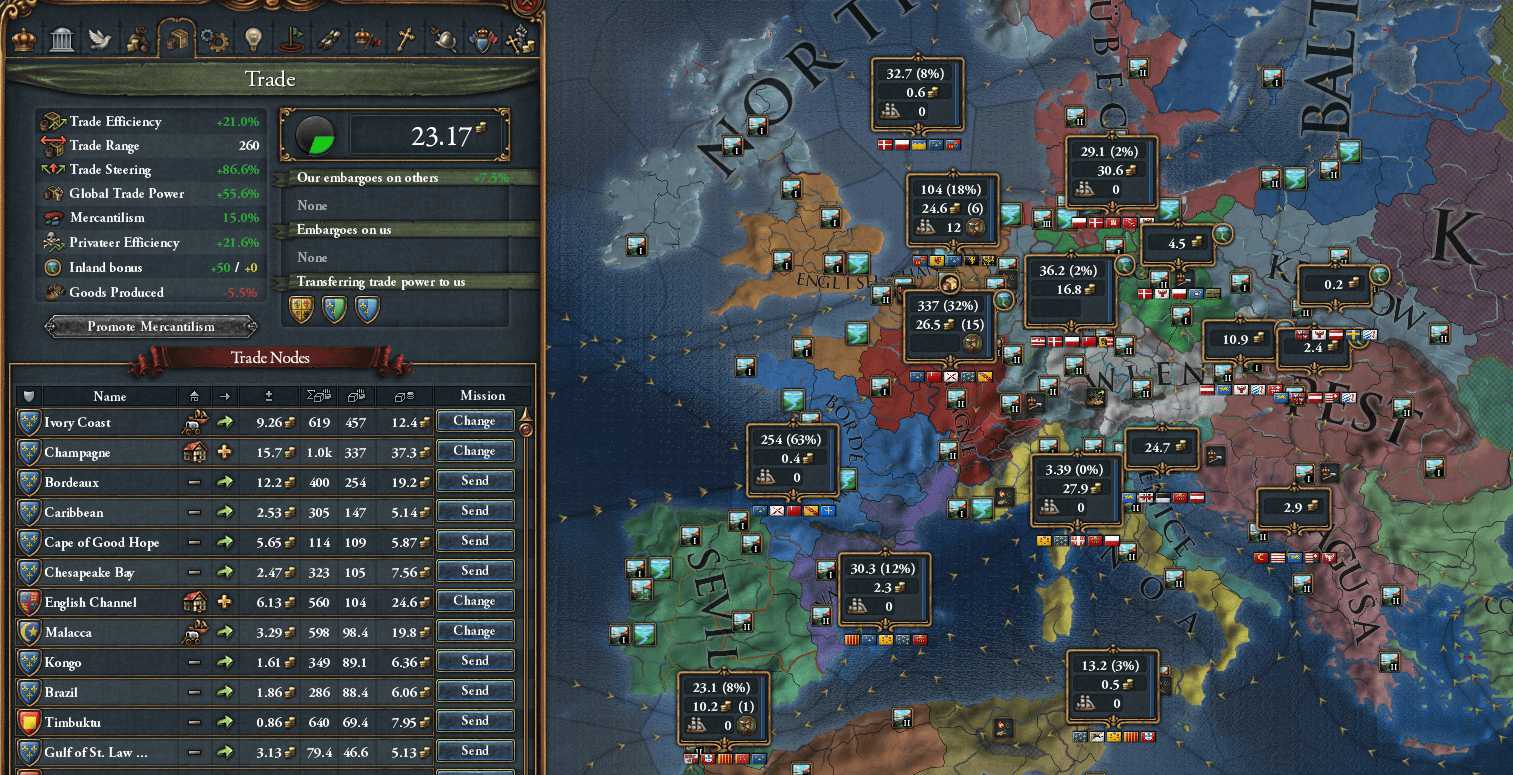Send a merchant to Bordeaux
This screenshot has width=1513, height=775.
(x=475, y=481)
